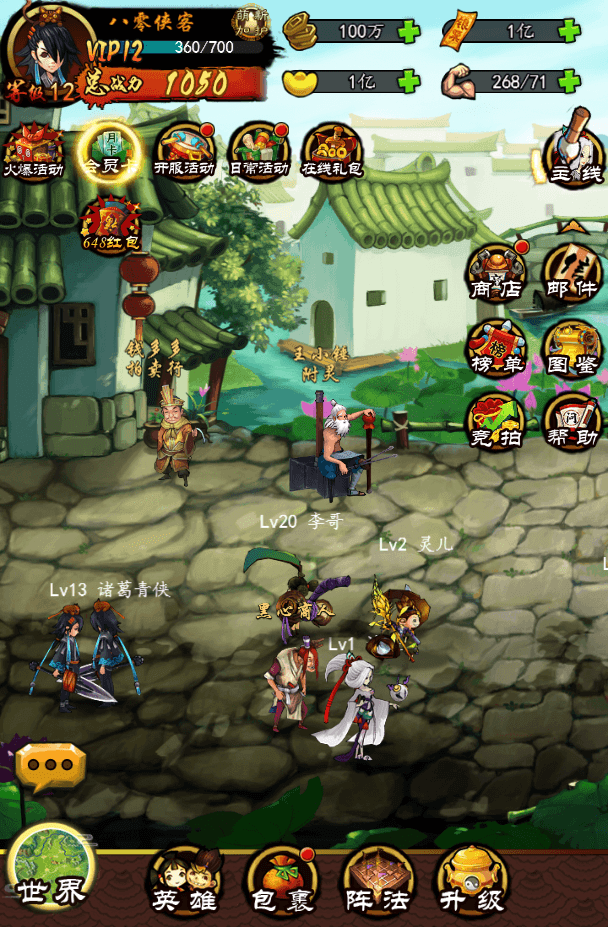The height and width of the screenshot is (927, 608).
Task: Open the 火爆活动 hot events icon
Action: click(35, 150)
